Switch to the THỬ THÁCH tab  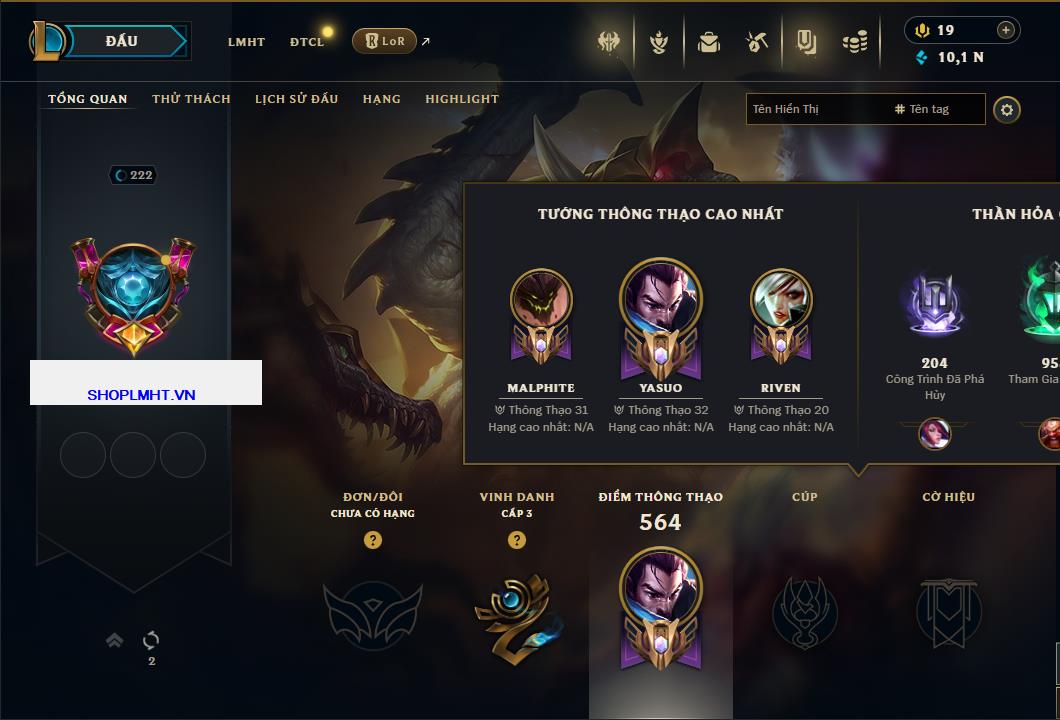coord(191,99)
